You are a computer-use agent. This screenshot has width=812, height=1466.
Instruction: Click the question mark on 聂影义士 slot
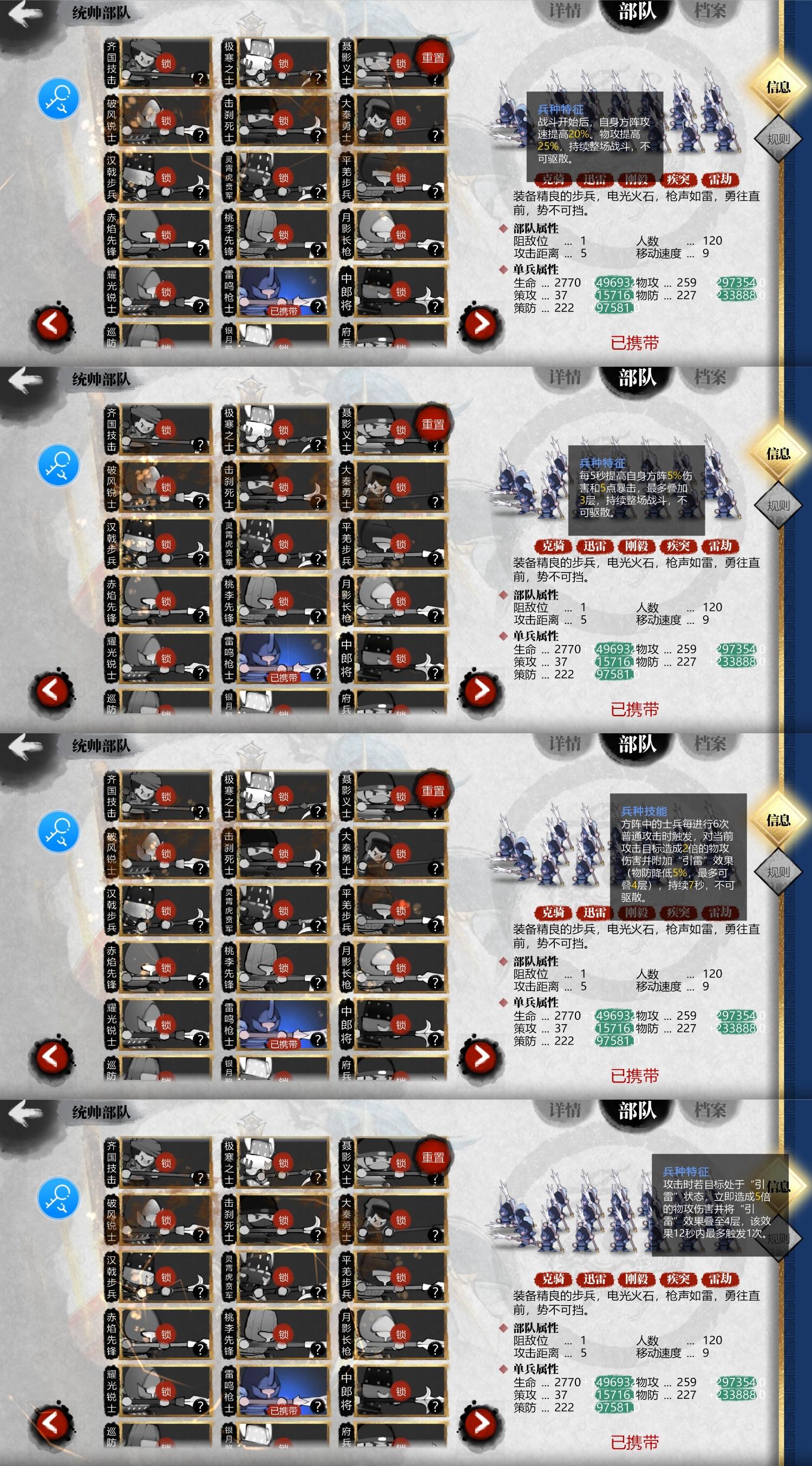[435, 81]
